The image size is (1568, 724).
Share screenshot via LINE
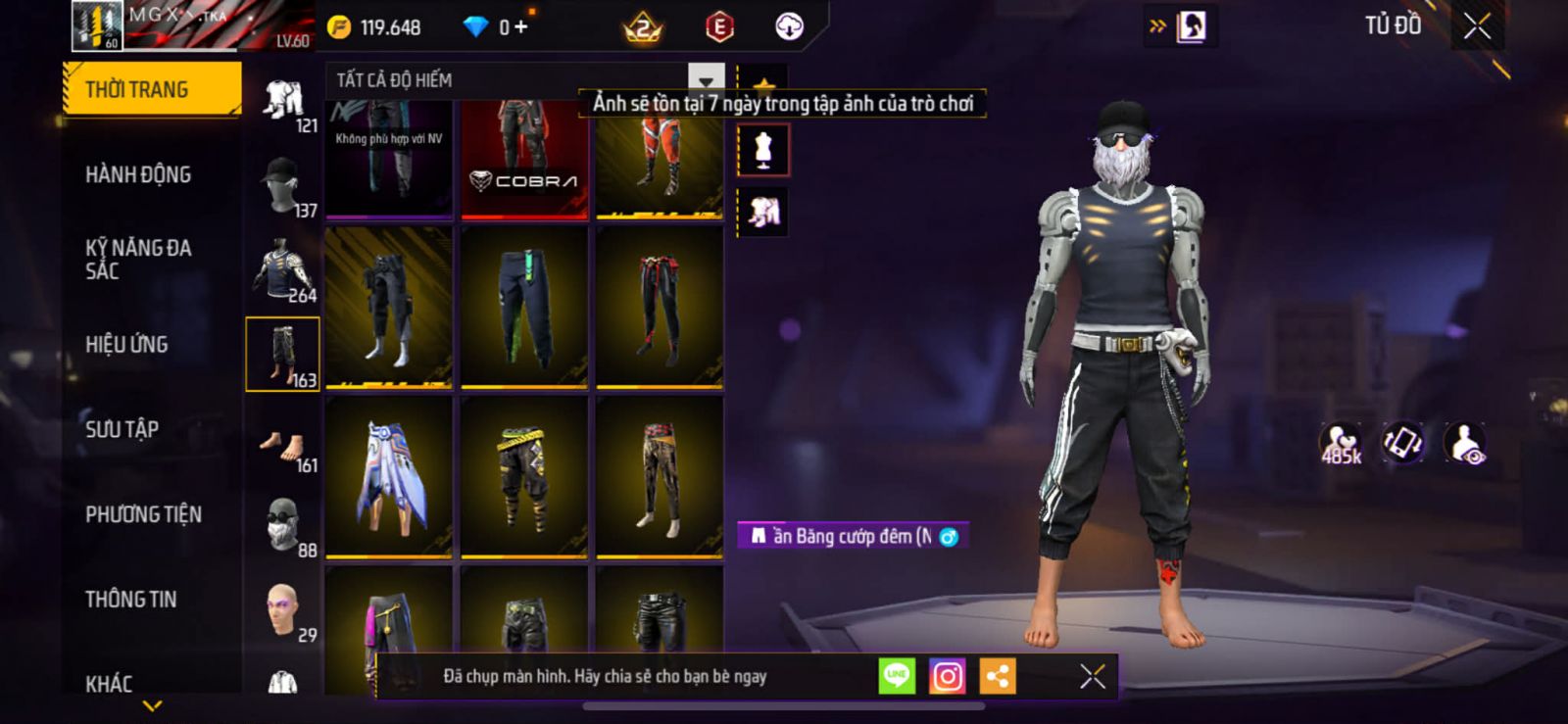tap(897, 676)
